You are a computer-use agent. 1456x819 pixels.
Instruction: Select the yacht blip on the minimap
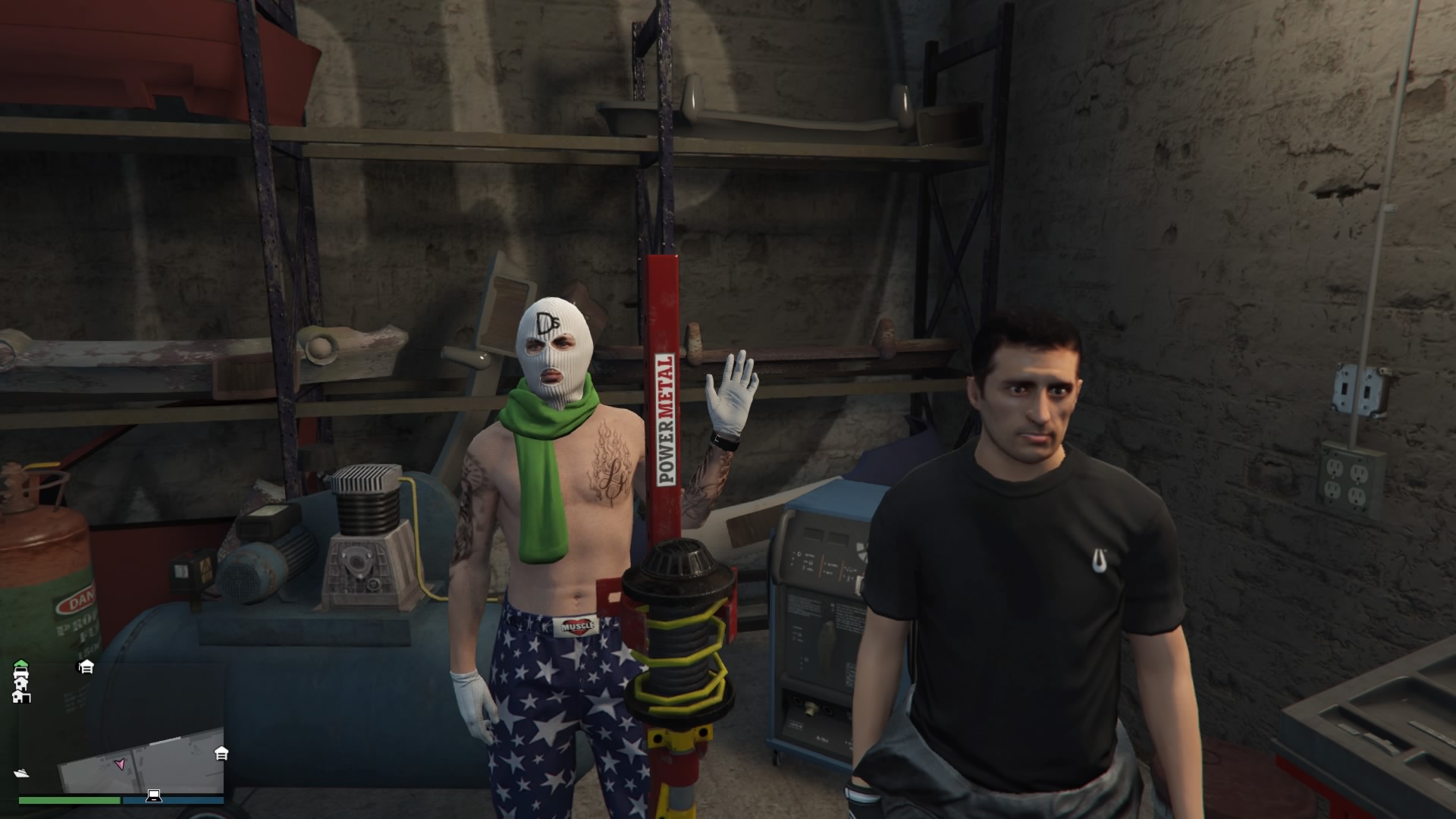[21, 773]
